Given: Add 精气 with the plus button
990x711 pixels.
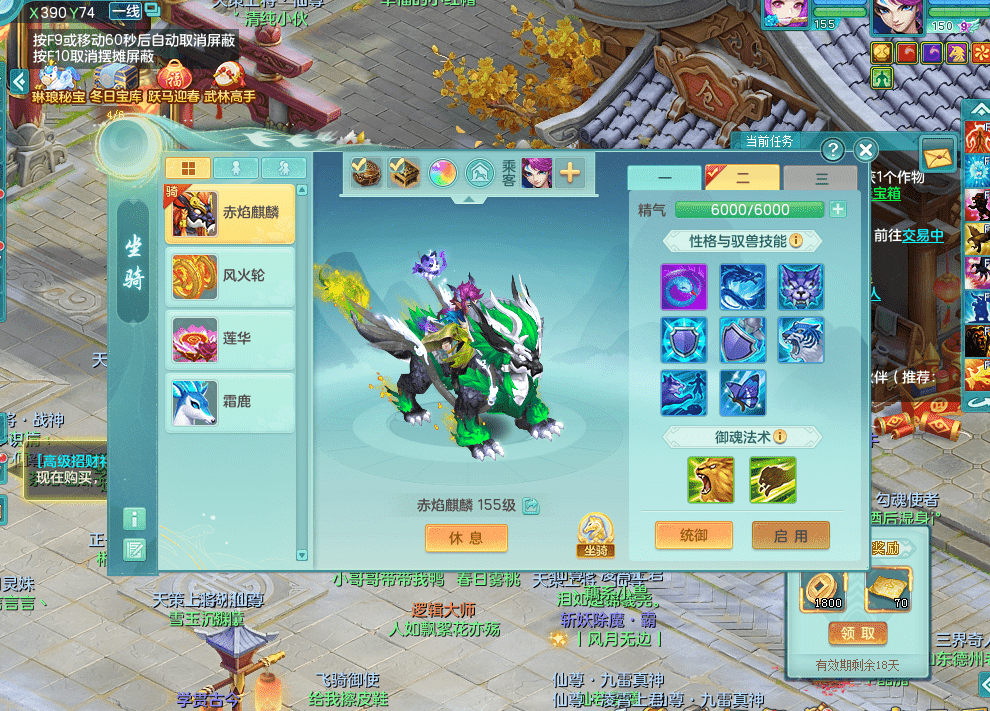Looking at the screenshot, I should pos(838,209).
